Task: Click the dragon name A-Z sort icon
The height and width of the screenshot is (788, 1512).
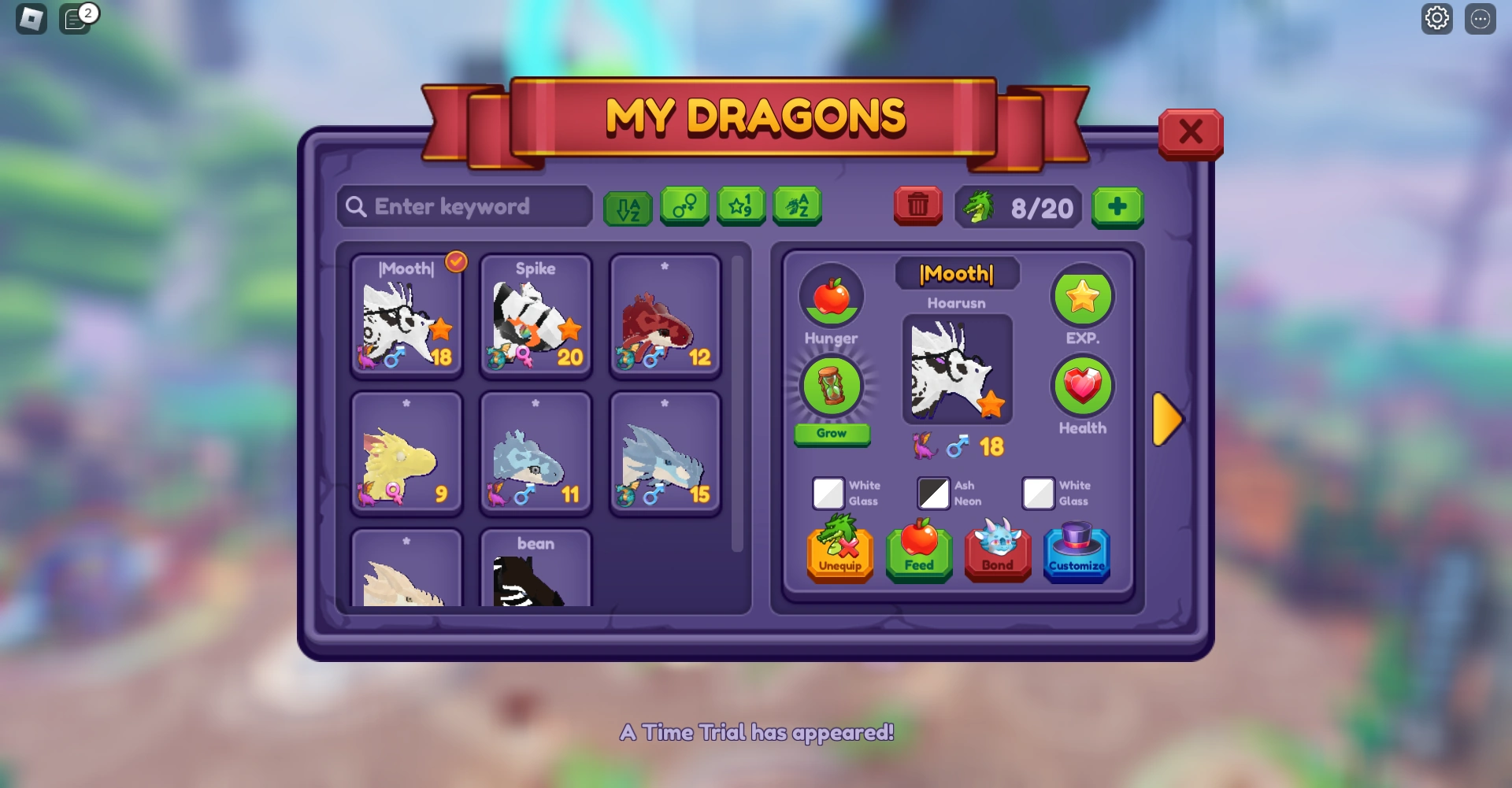Action: click(798, 207)
